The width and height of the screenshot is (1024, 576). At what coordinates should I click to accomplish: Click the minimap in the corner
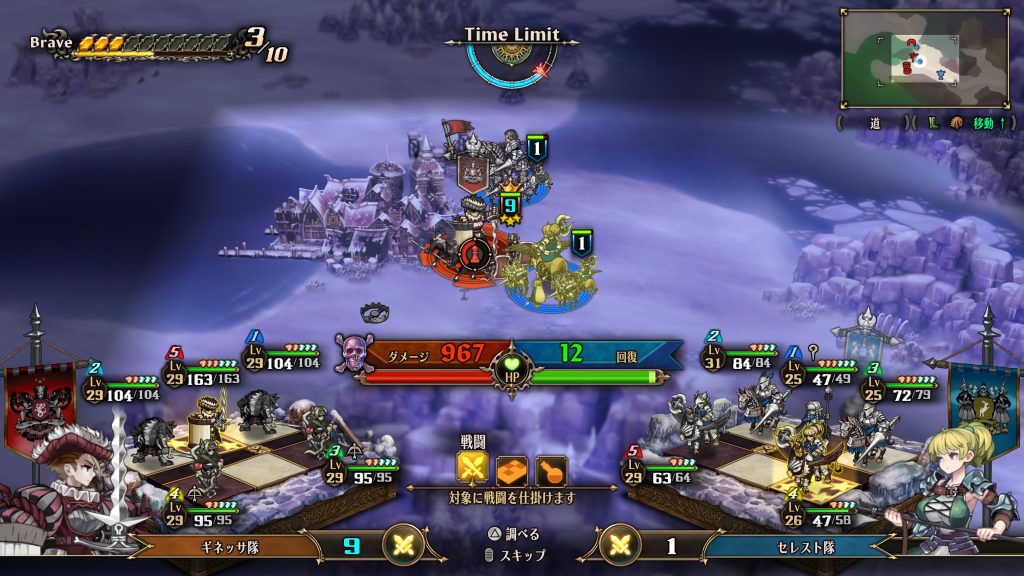924,57
